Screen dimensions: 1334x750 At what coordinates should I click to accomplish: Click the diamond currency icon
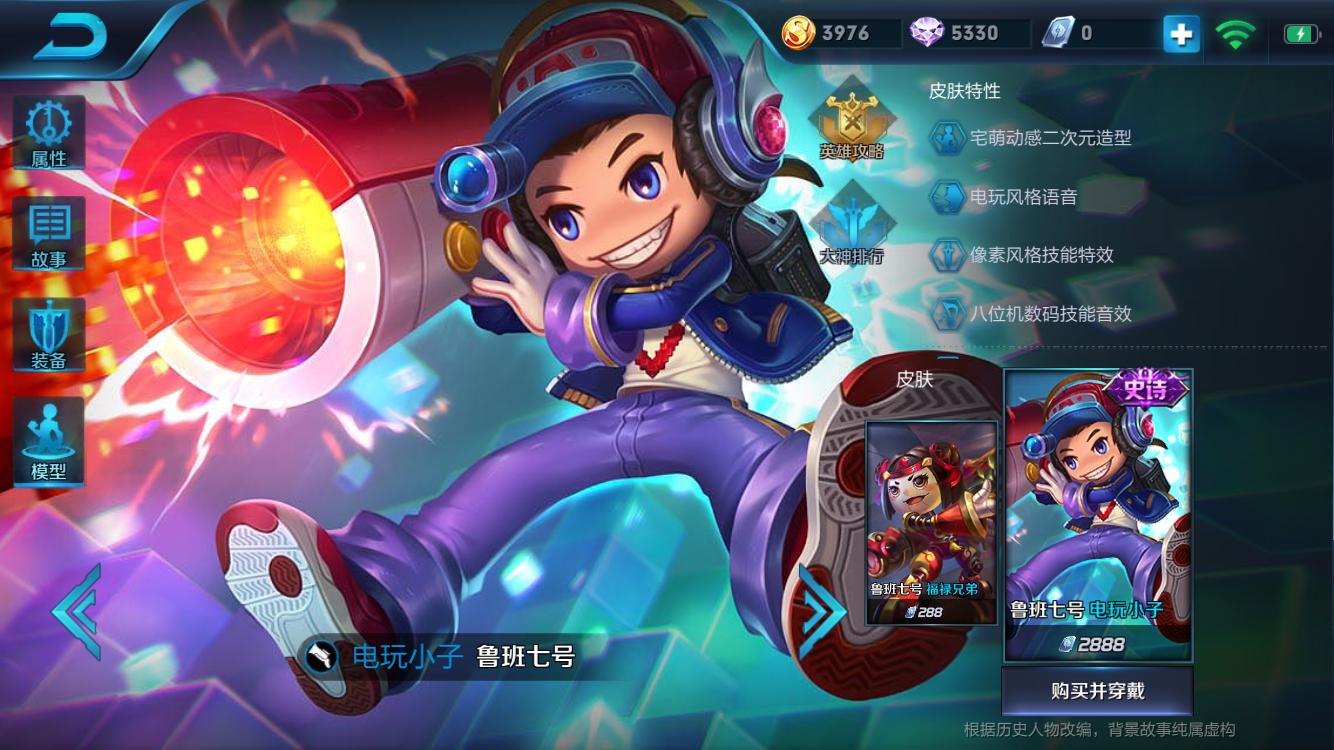[927, 33]
